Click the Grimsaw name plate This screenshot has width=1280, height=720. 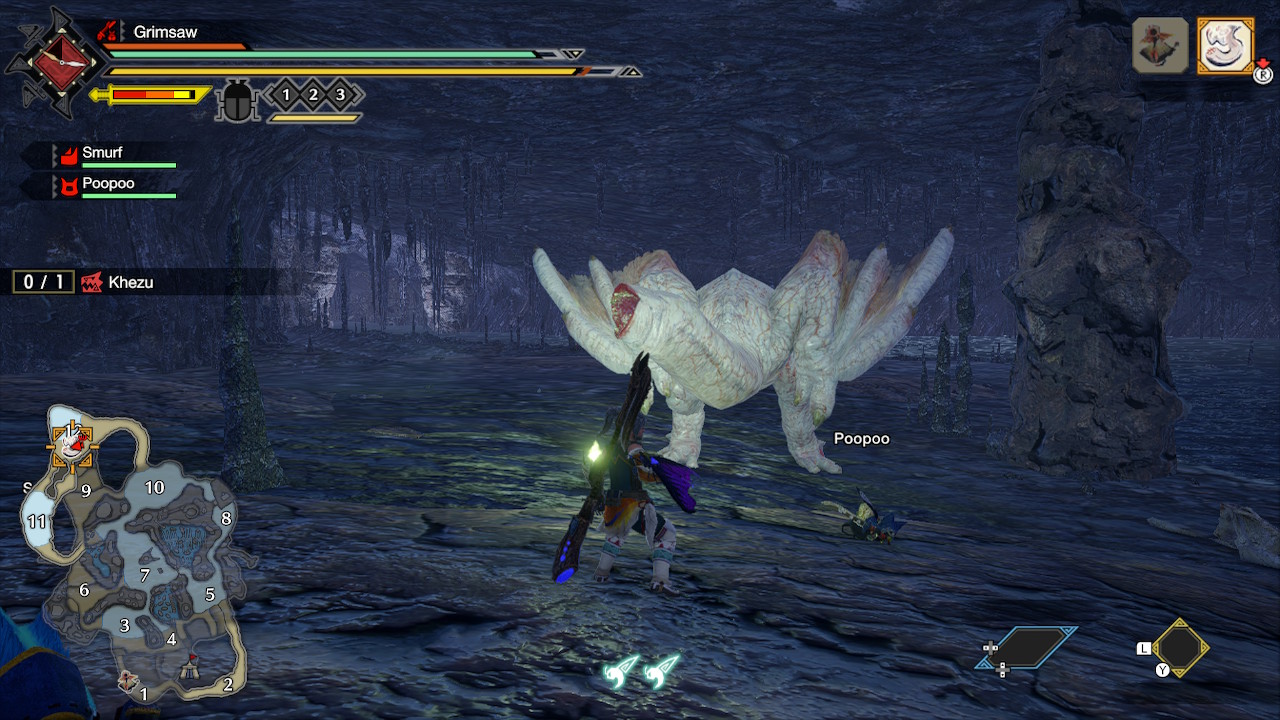point(164,31)
